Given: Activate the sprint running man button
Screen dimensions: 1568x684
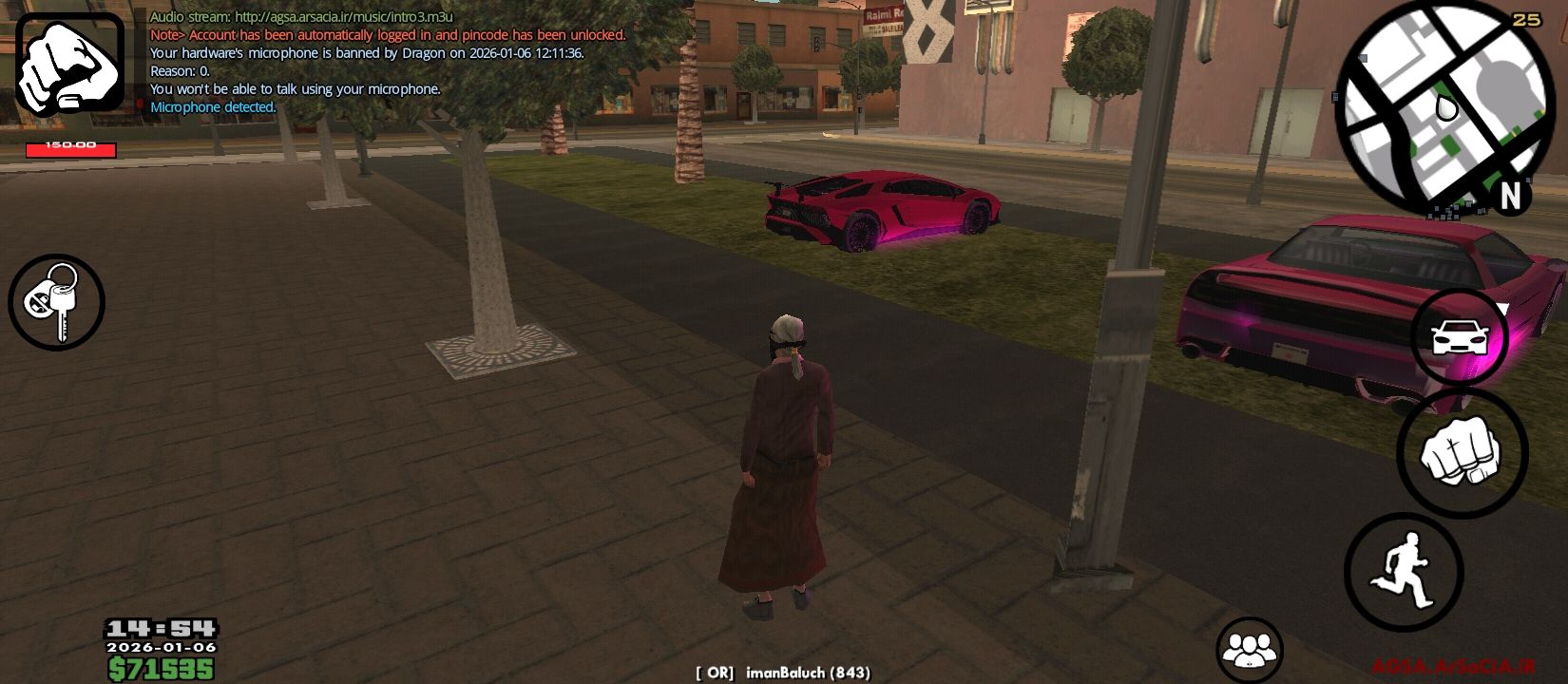Looking at the screenshot, I should tap(1404, 571).
